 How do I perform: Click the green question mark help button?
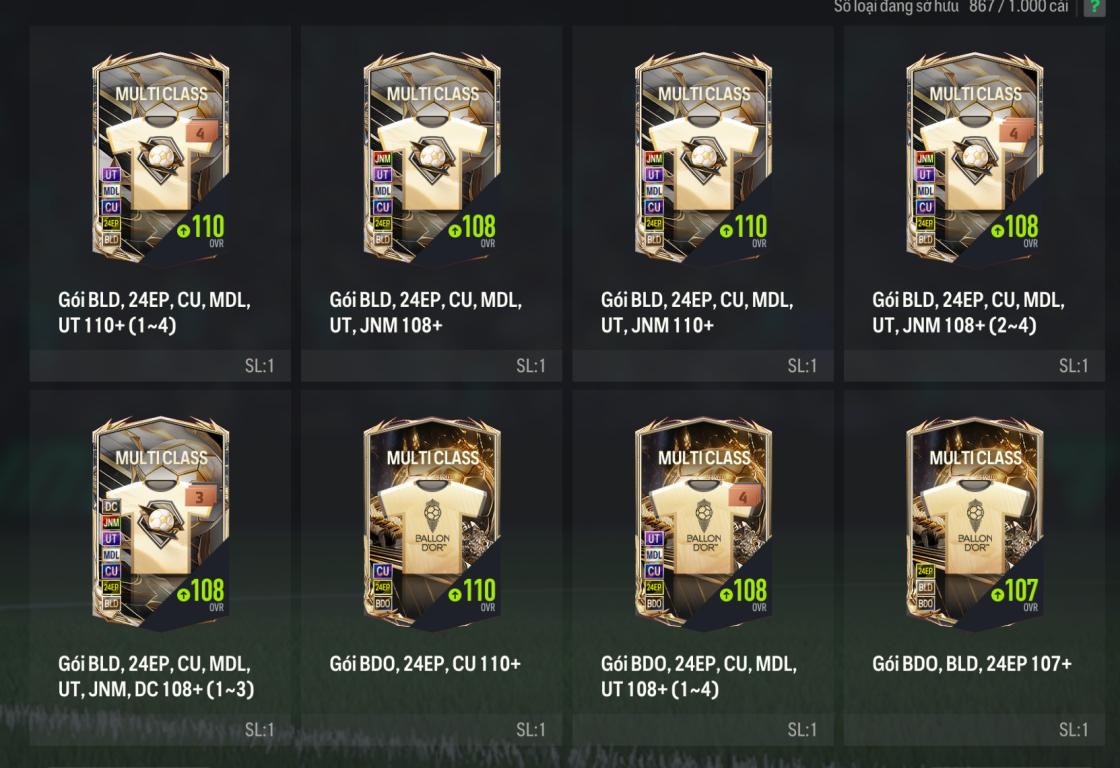click(x=1096, y=7)
